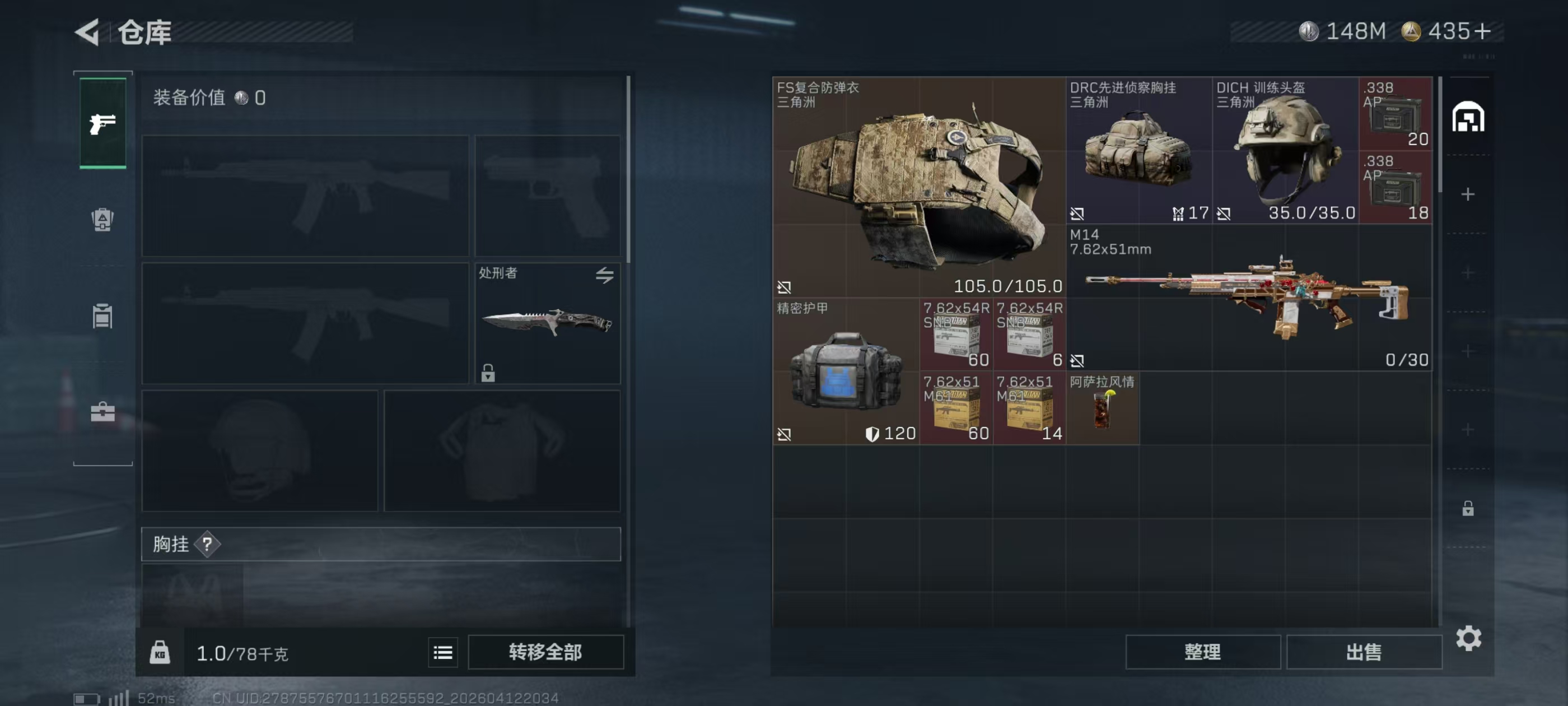Switch to the pistol weapons tab
This screenshot has width=1568, height=706.
click(103, 124)
